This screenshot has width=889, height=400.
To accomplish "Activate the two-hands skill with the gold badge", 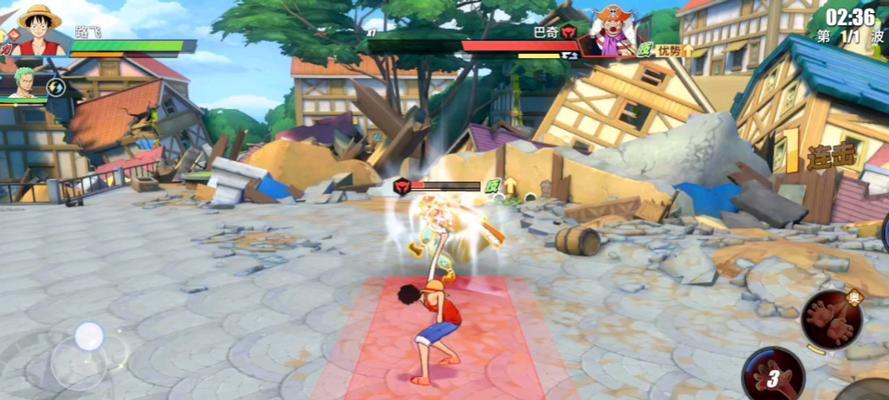I will pos(831,319).
